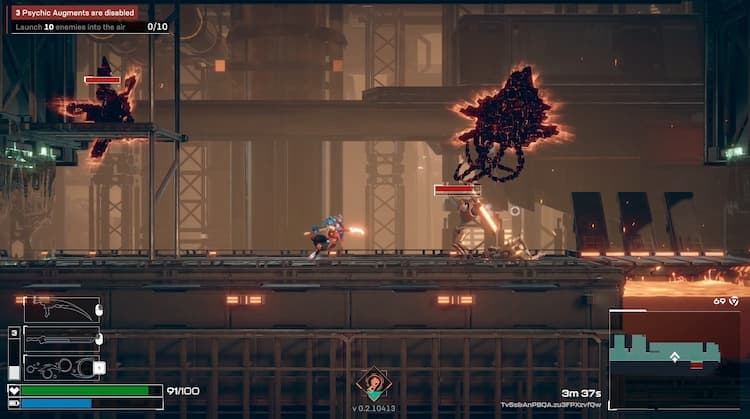Click the character portrait diamond icon
Viewport: 750px width, 419px height.
tap(373, 384)
